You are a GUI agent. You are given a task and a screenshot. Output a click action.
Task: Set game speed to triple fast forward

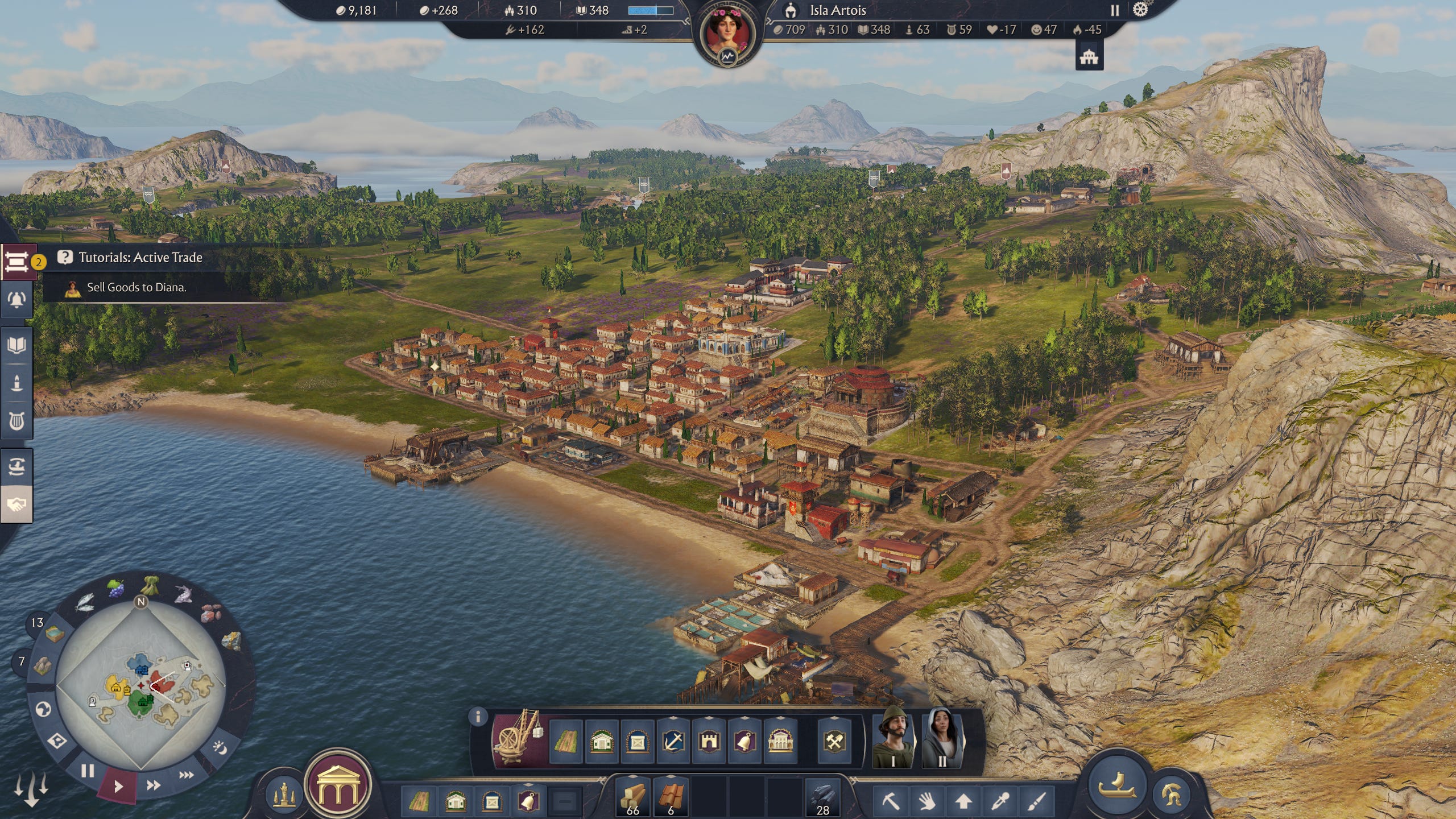click(186, 775)
